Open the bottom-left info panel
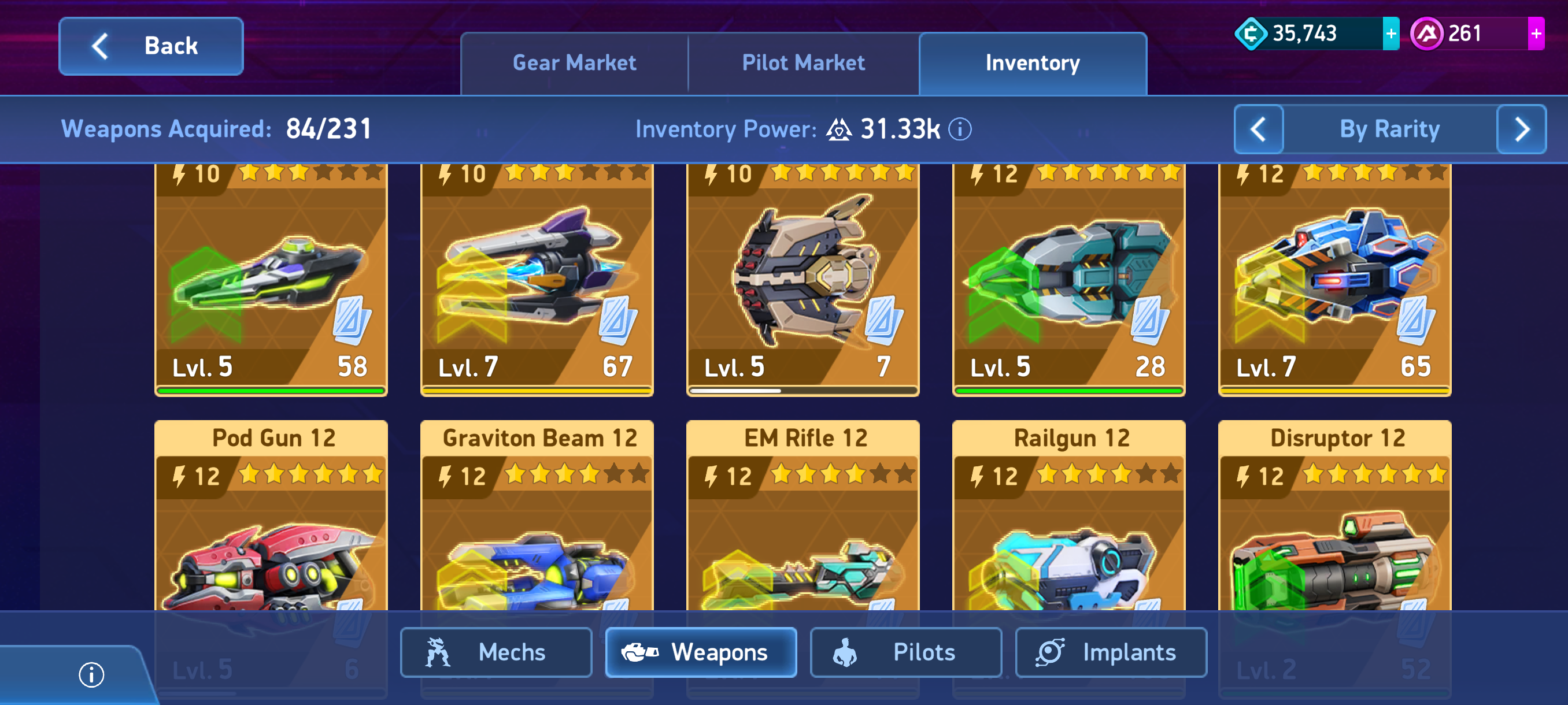Viewport: 1568px width, 705px height. [x=91, y=674]
